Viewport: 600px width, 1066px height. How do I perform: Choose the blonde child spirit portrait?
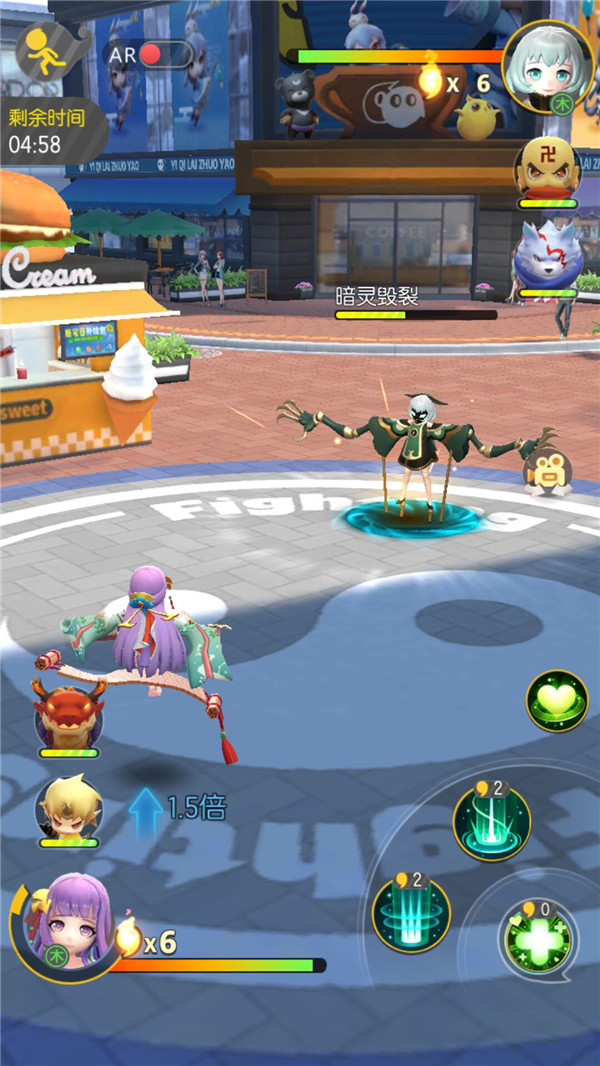pyautogui.click(x=69, y=808)
